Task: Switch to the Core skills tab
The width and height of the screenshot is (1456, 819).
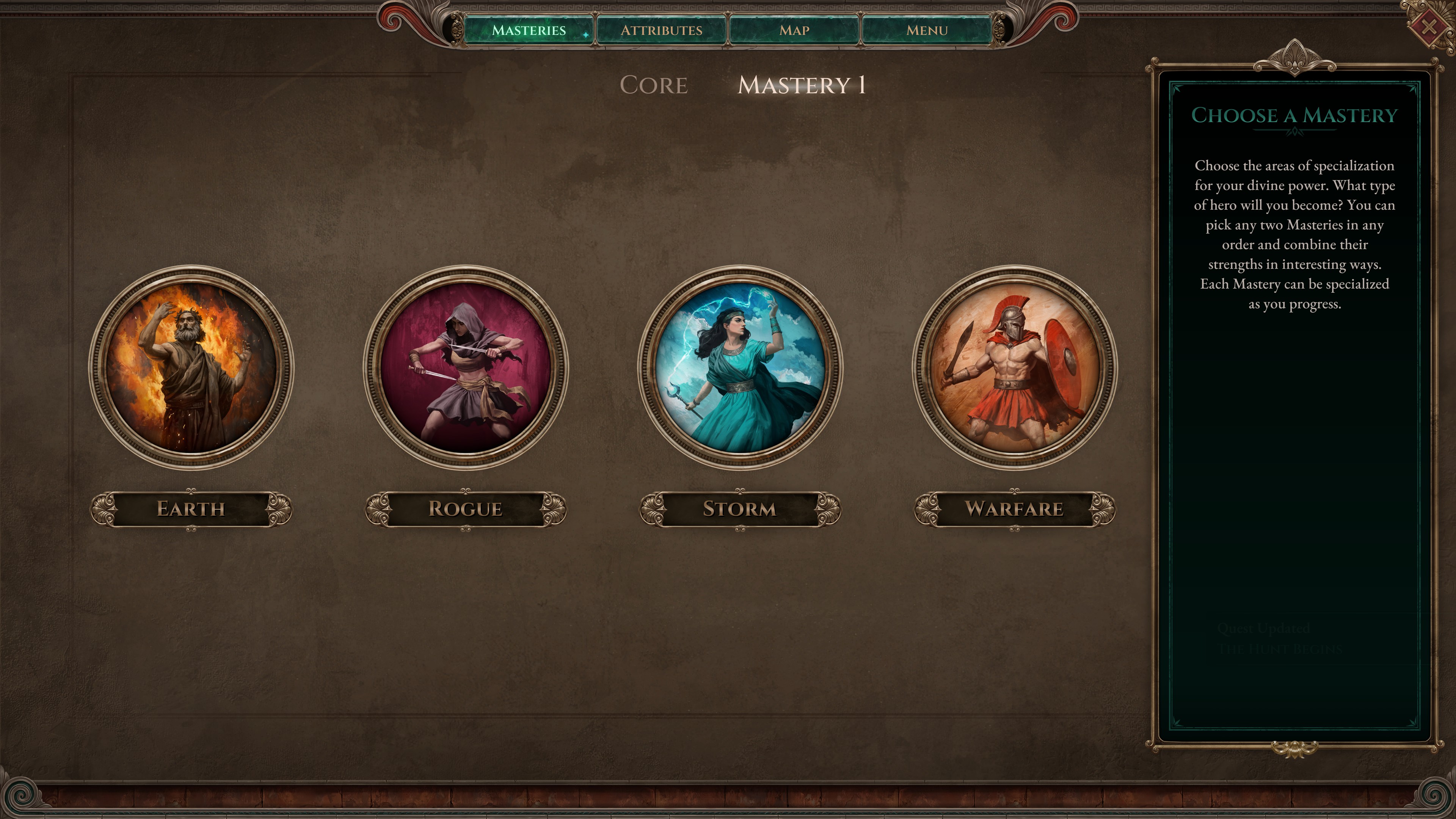Action: pos(654,85)
